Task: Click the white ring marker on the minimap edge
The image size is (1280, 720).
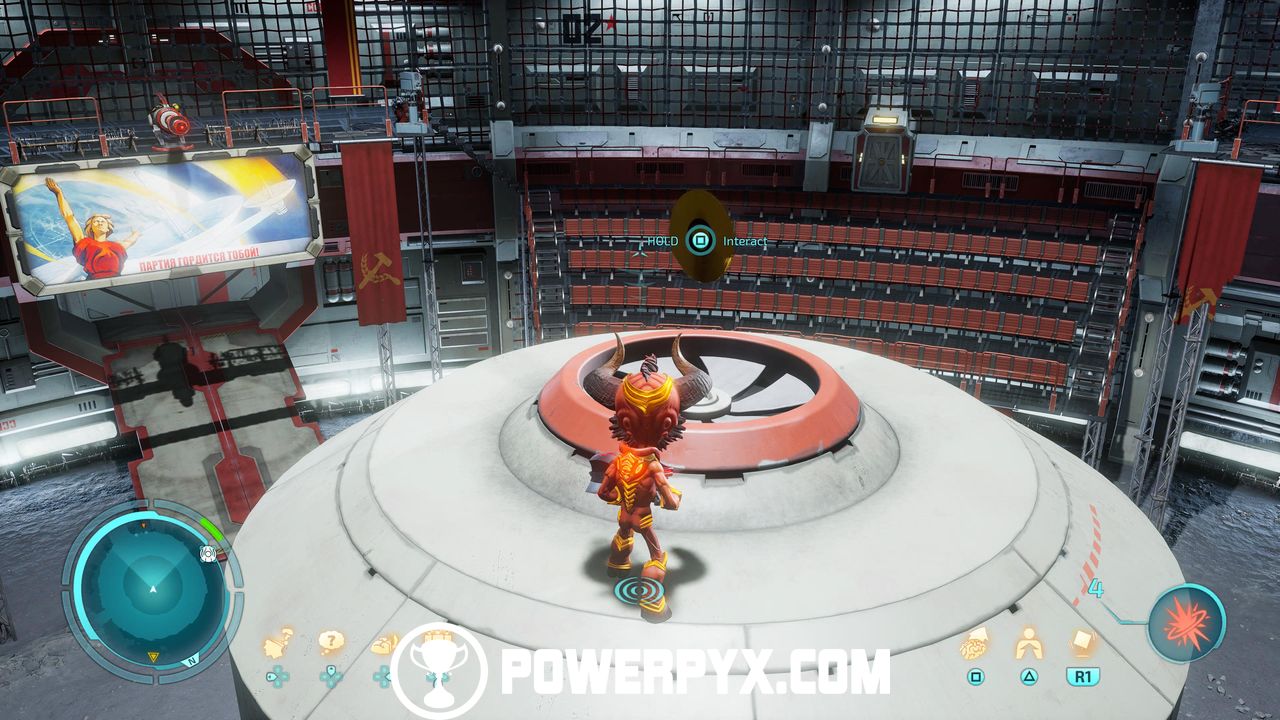Action: click(208, 554)
